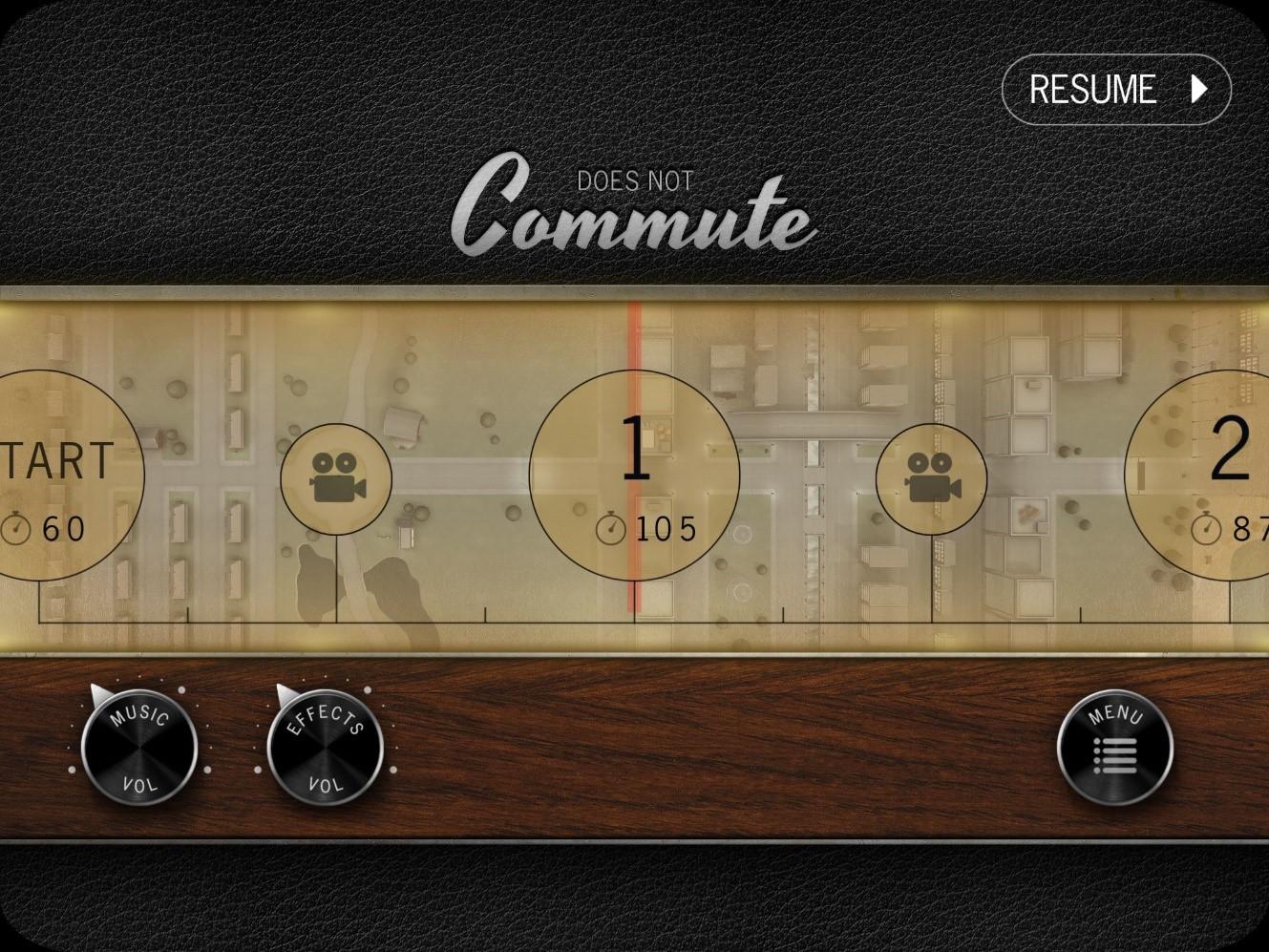
Task: Click the Music Vol knob
Action: pos(139,747)
